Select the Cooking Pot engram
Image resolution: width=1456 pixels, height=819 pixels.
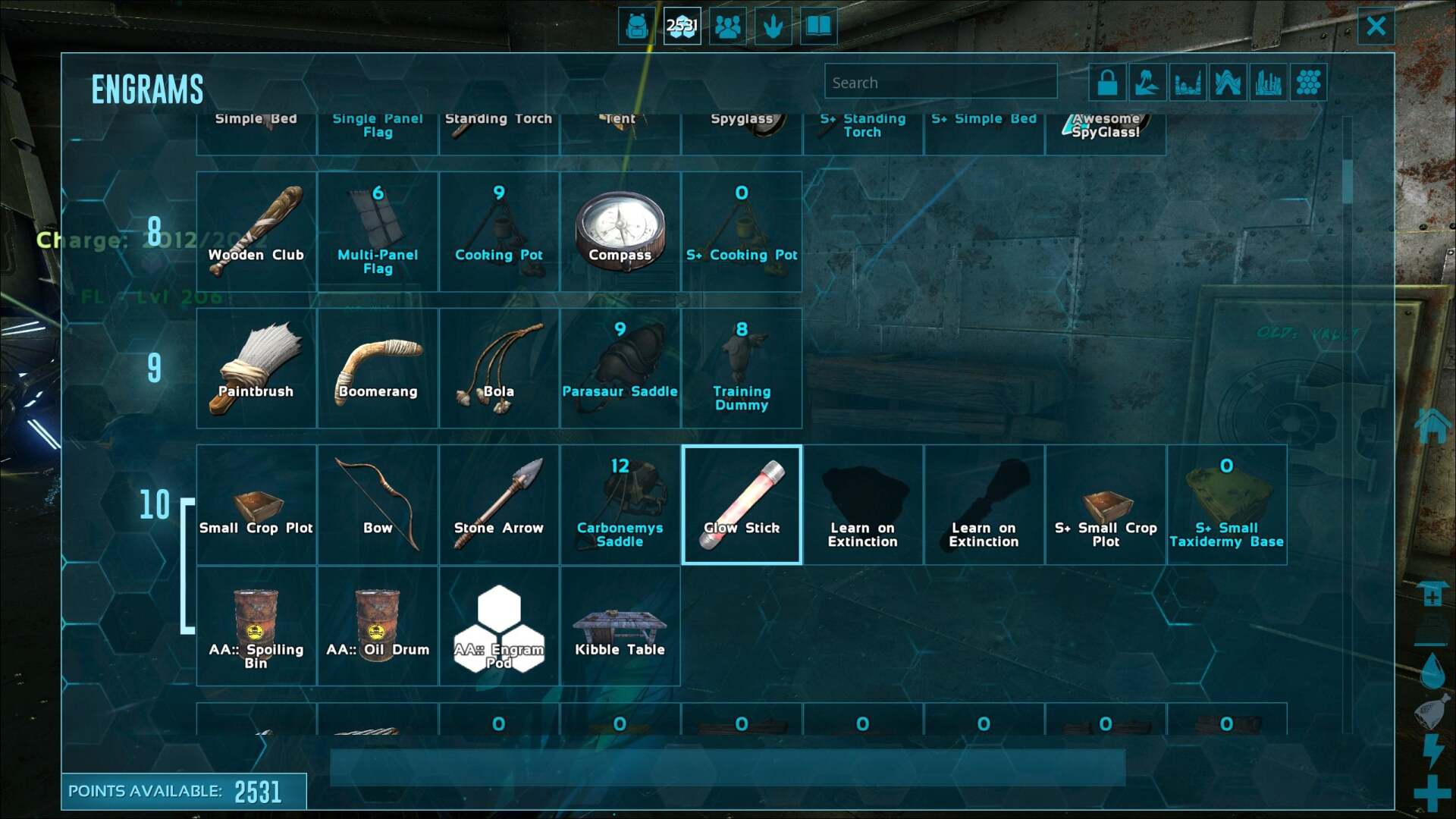tap(499, 231)
